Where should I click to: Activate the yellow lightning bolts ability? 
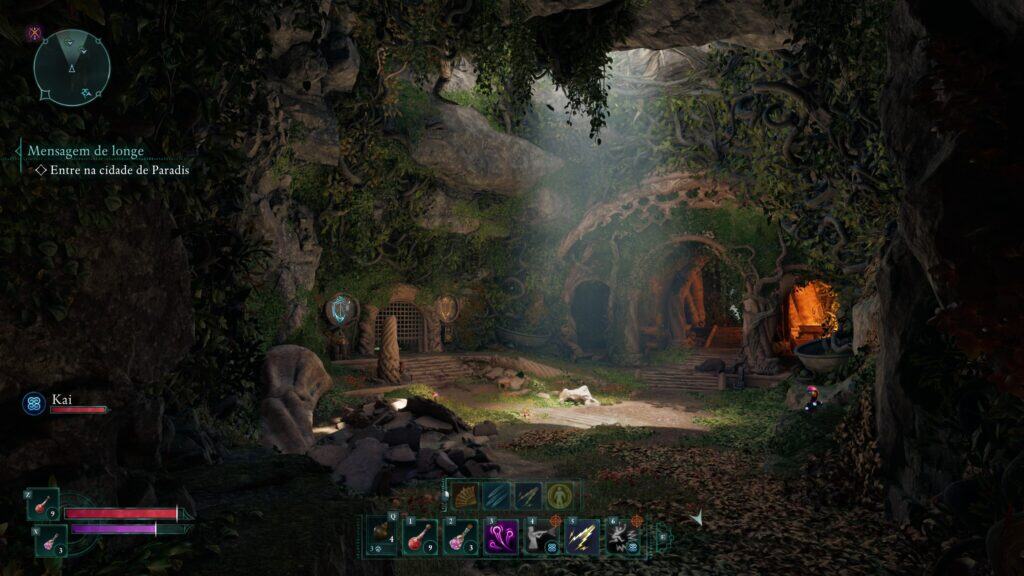(x=583, y=537)
